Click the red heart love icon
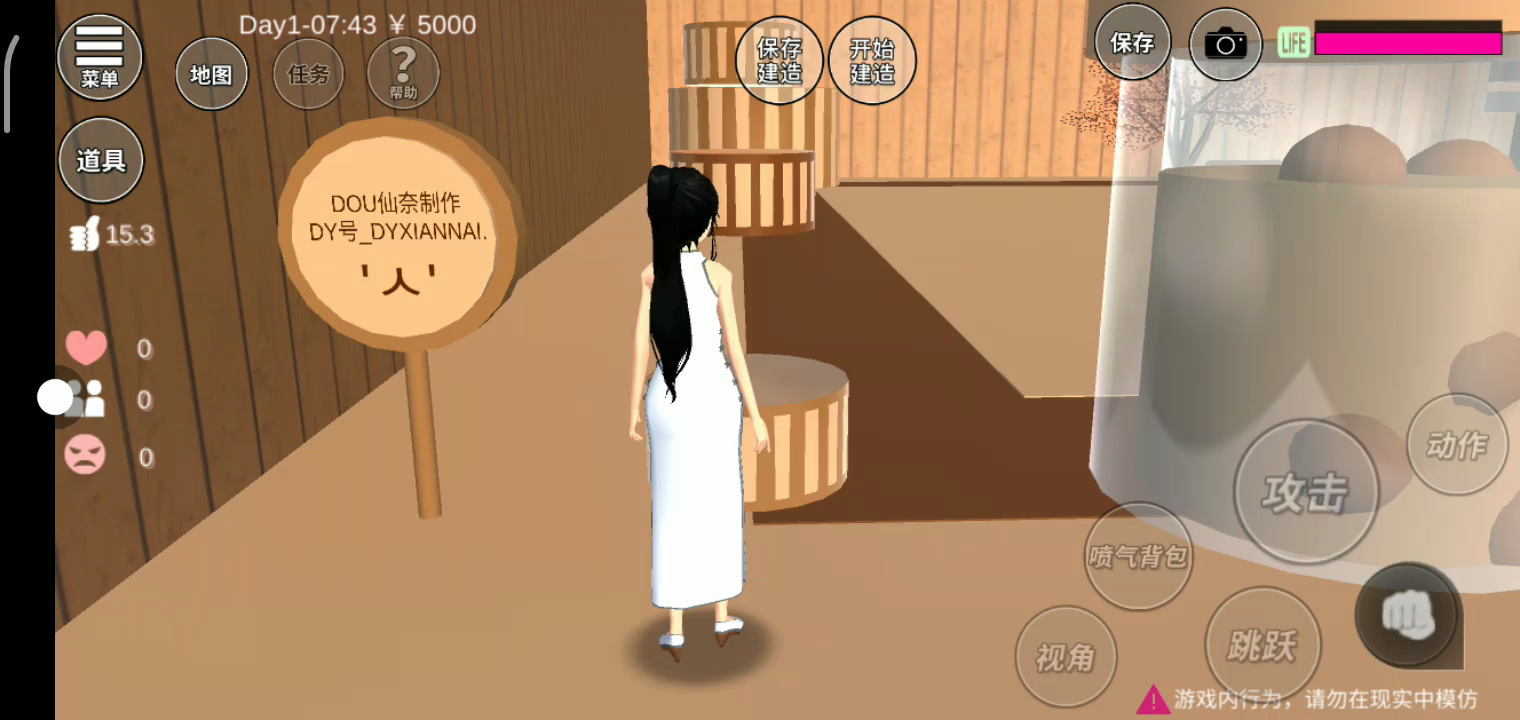This screenshot has width=1520, height=720. point(86,348)
